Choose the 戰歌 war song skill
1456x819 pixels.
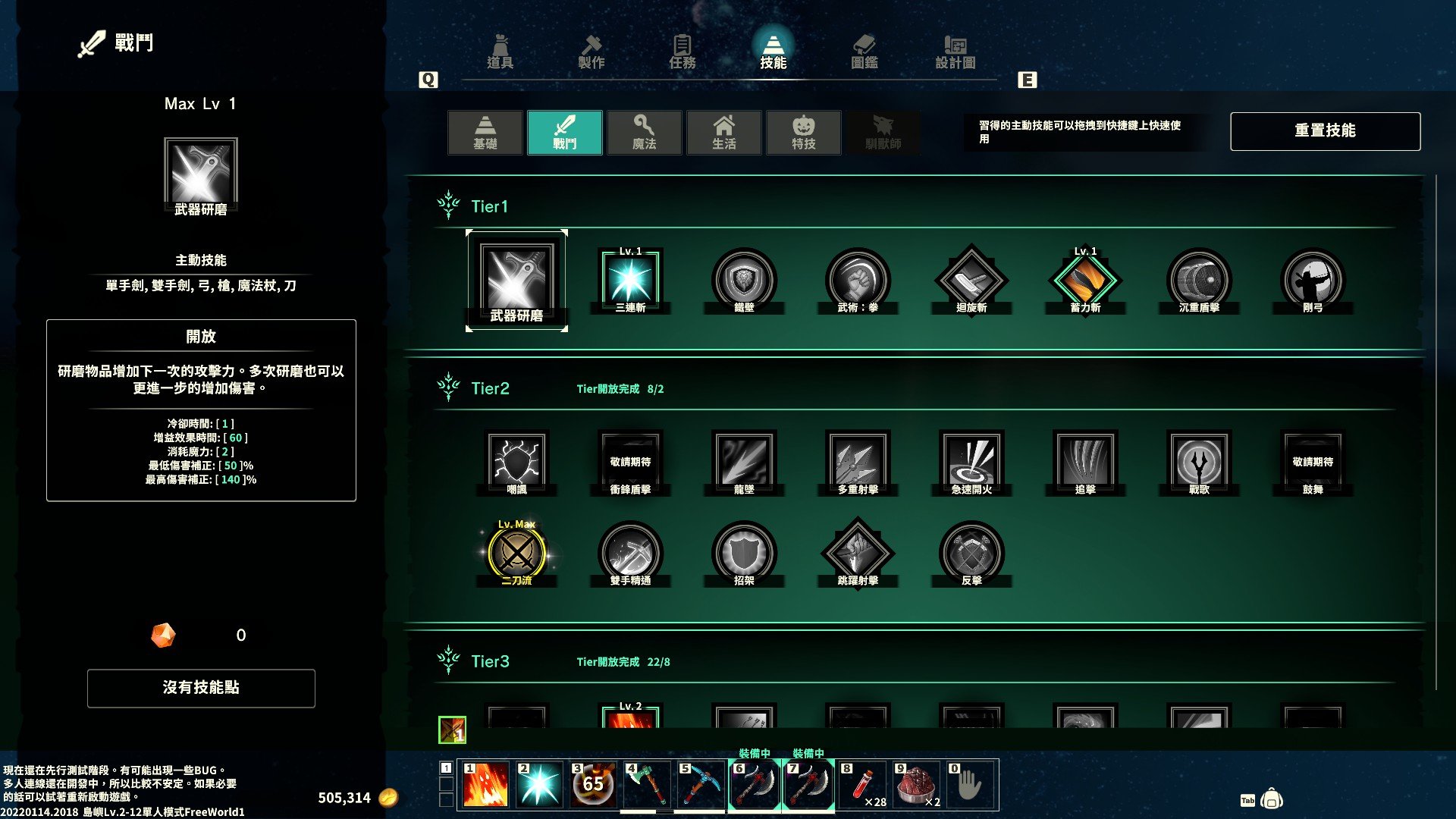coord(1199,461)
